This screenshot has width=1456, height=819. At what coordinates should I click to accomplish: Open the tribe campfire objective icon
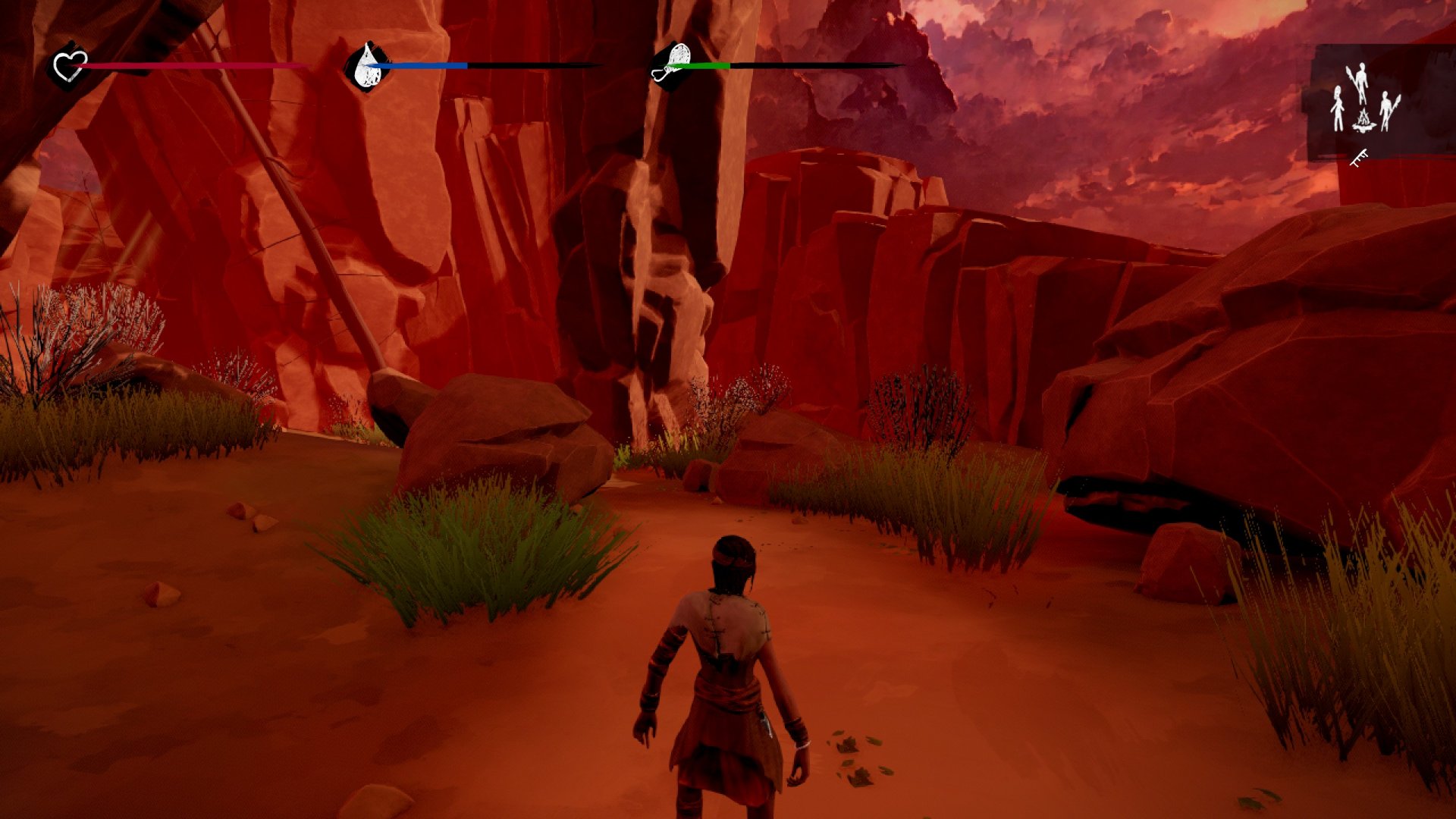pyautogui.click(x=1364, y=102)
